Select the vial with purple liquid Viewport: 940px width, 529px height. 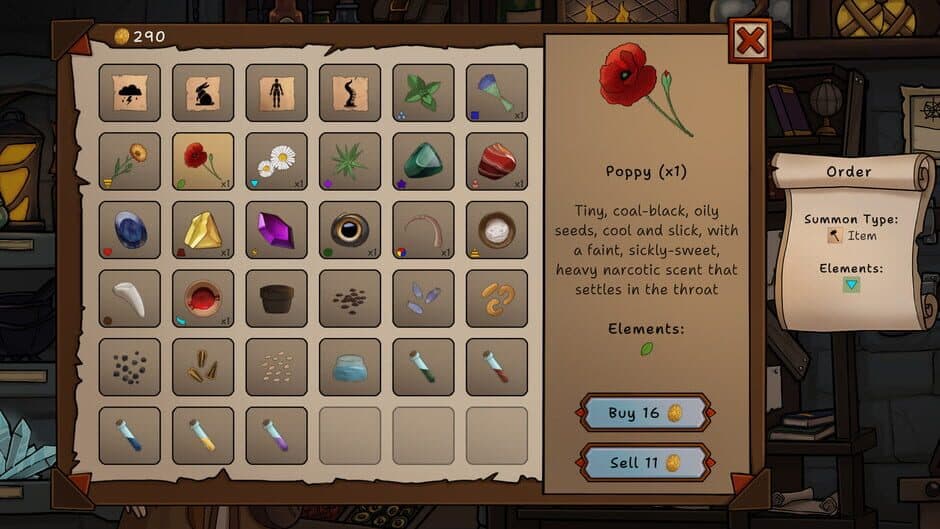coord(277,435)
